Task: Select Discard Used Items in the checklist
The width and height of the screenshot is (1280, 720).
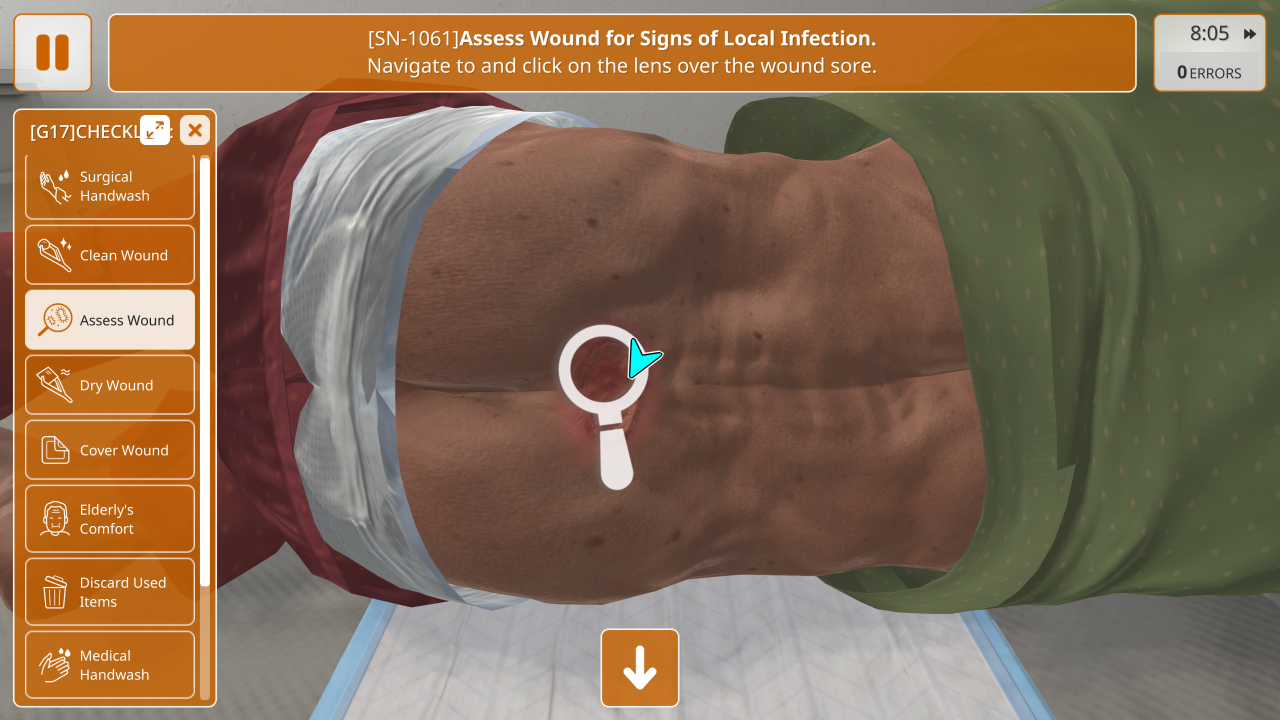Action: [110, 592]
